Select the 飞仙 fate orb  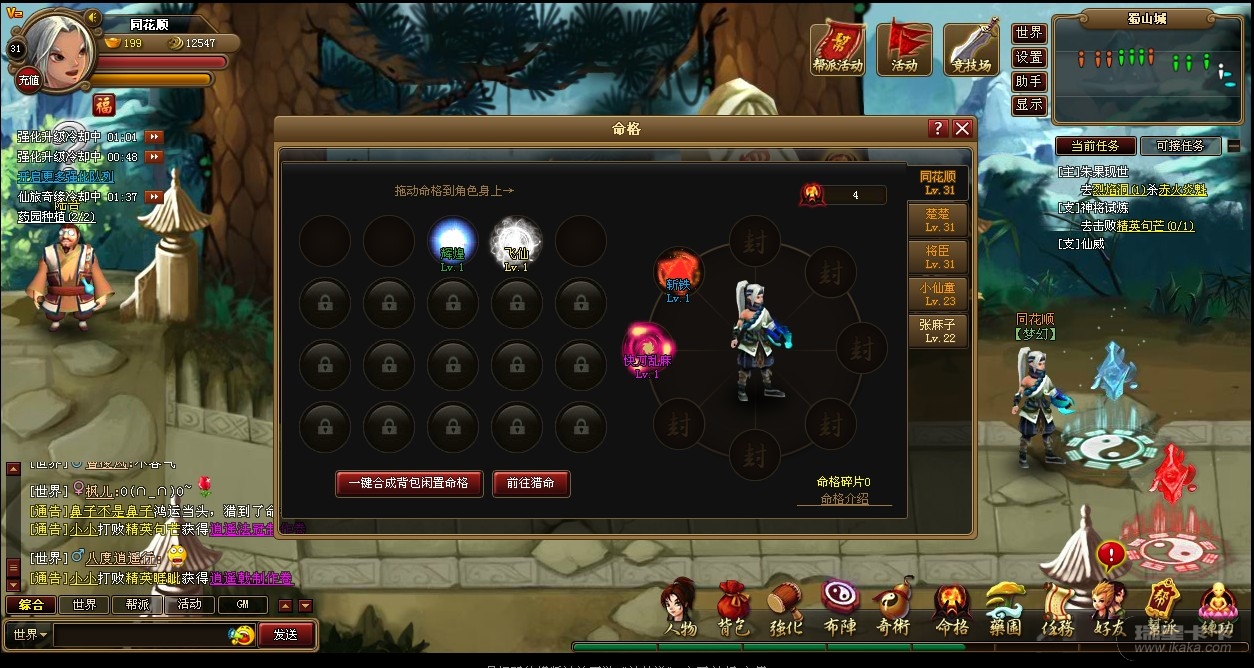click(x=516, y=241)
